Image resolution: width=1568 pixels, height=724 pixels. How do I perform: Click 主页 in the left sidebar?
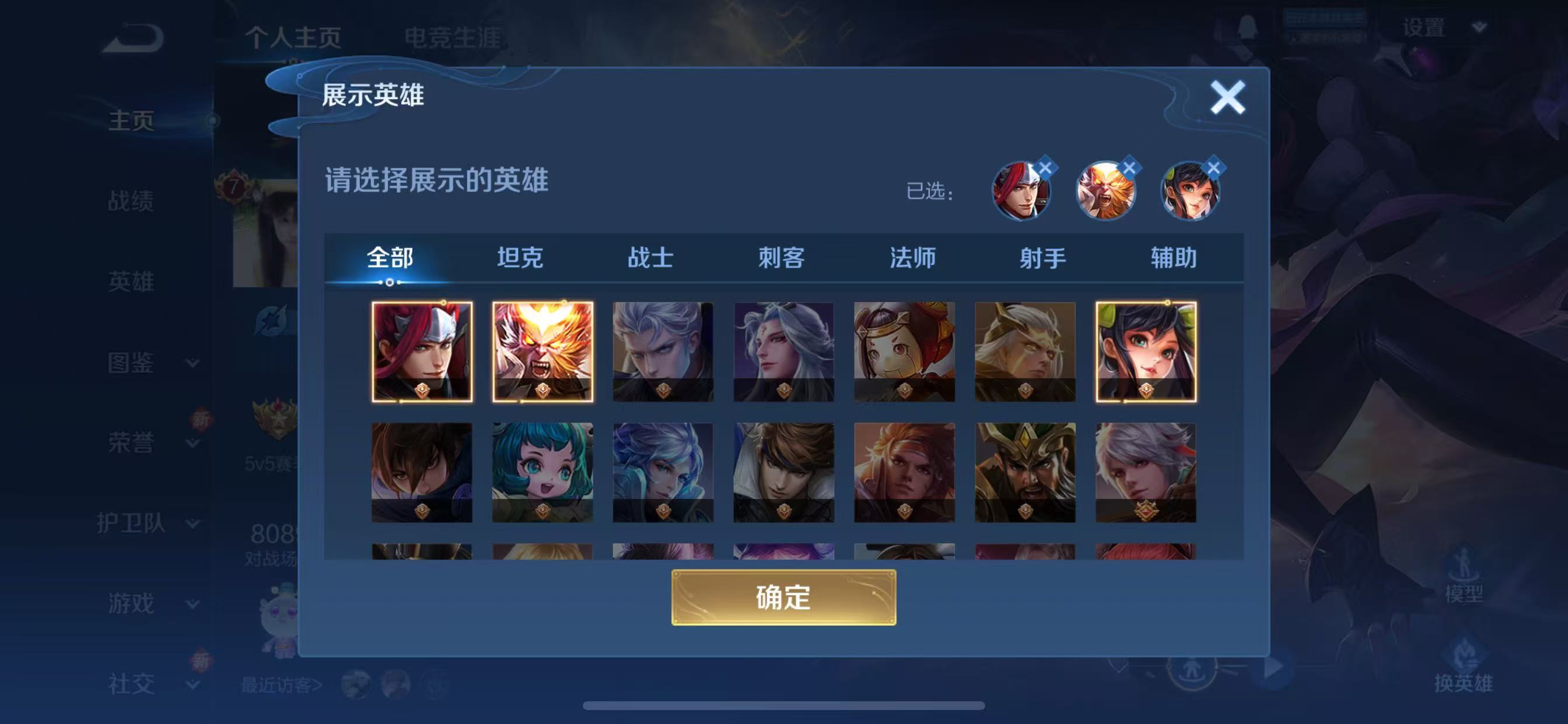tap(131, 121)
